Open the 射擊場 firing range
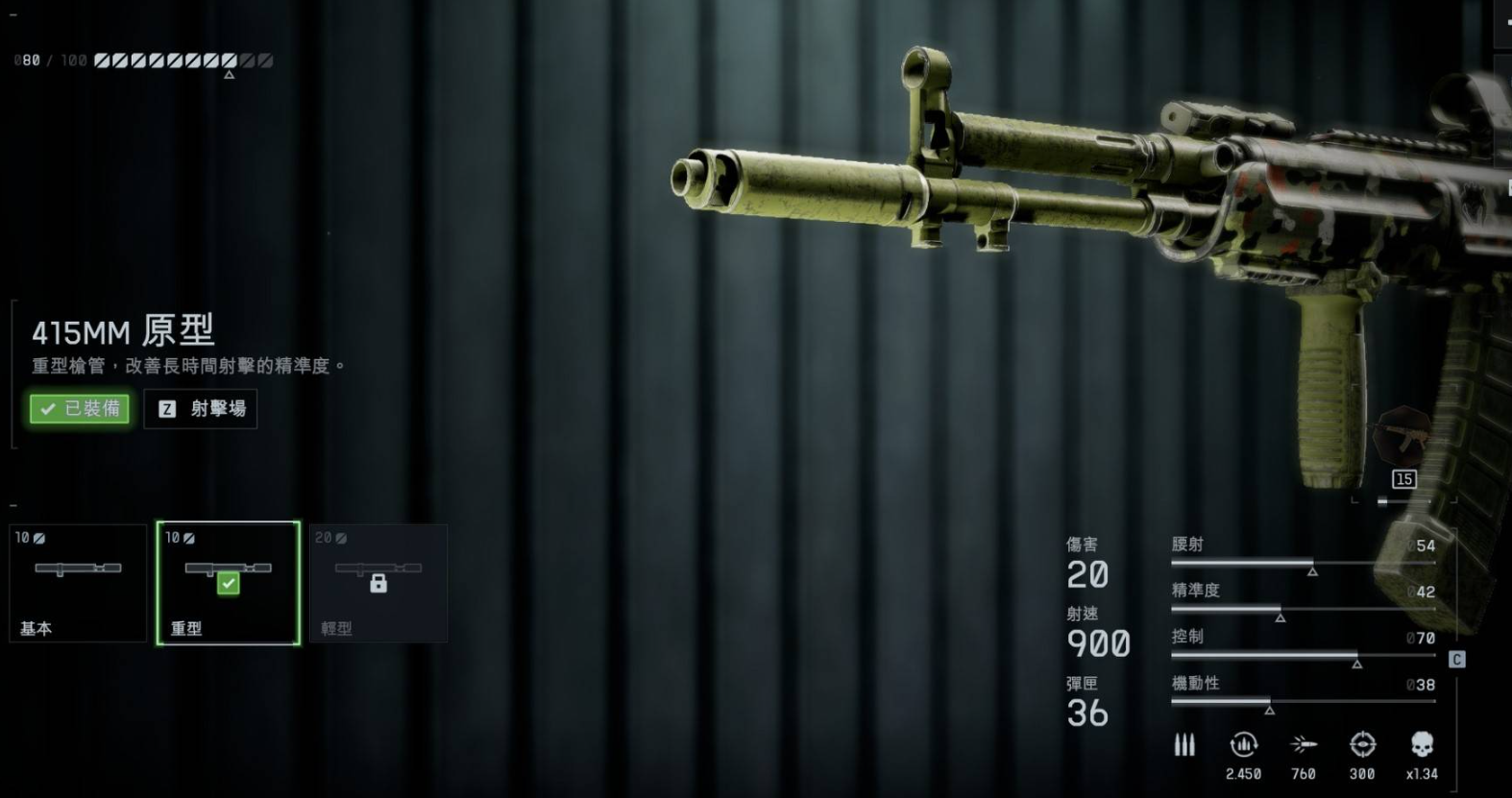This screenshot has width=1512, height=798. click(201, 409)
